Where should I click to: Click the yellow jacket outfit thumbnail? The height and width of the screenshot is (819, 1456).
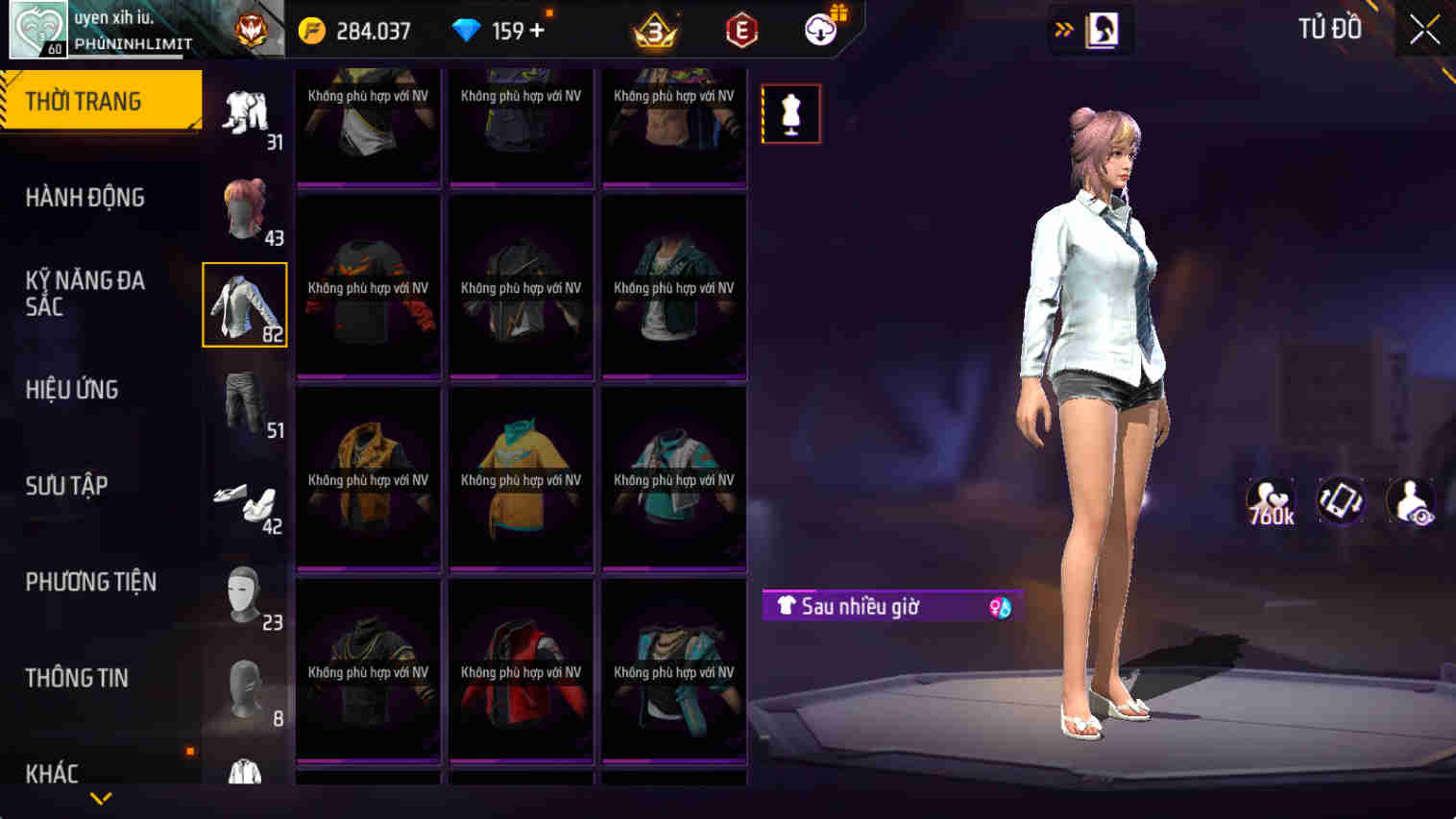click(368, 477)
